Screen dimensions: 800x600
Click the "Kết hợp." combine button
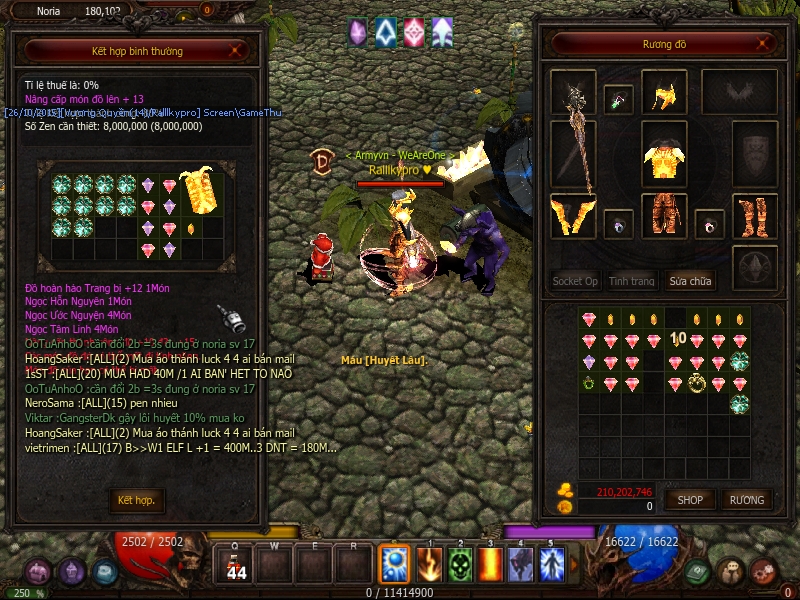(137, 500)
